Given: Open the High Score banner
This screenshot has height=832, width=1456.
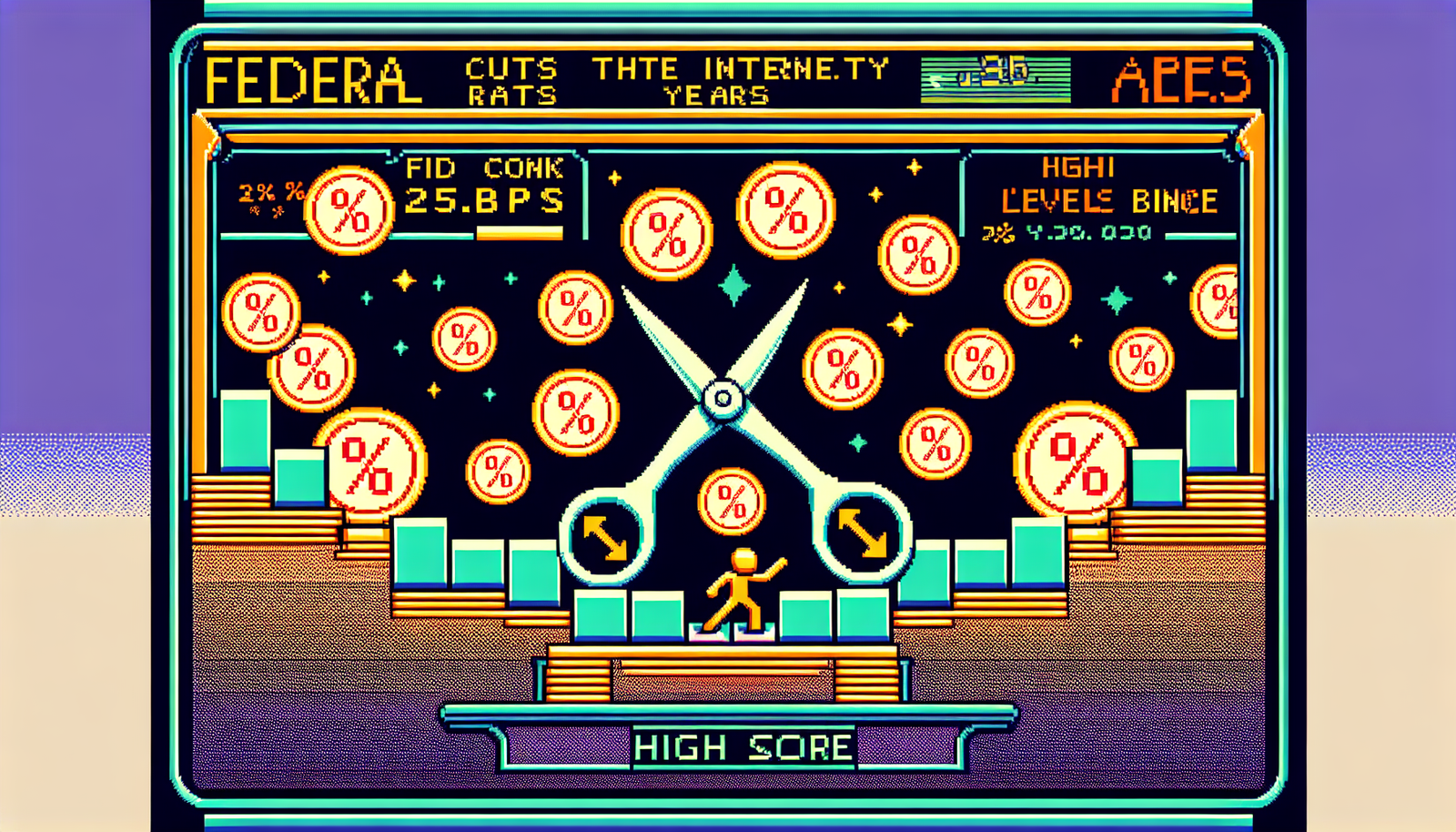Looking at the screenshot, I should coord(743,747).
